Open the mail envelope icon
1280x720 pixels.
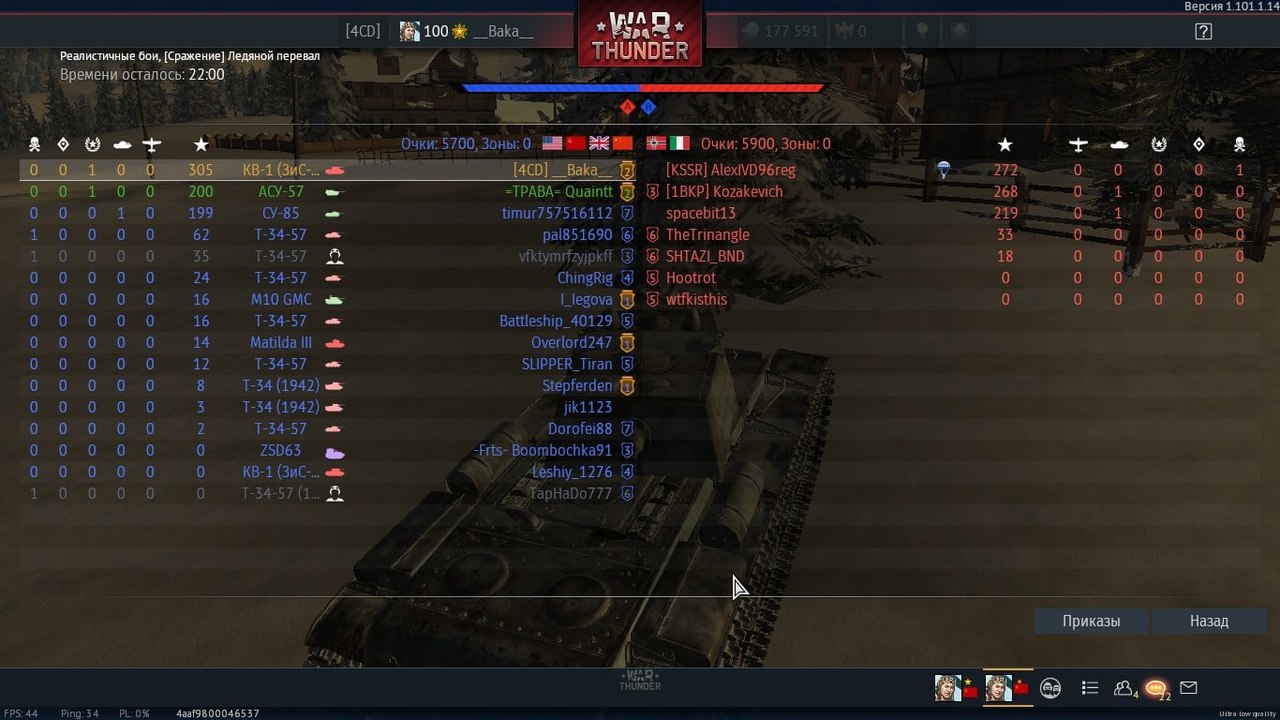(x=1188, y=688)
